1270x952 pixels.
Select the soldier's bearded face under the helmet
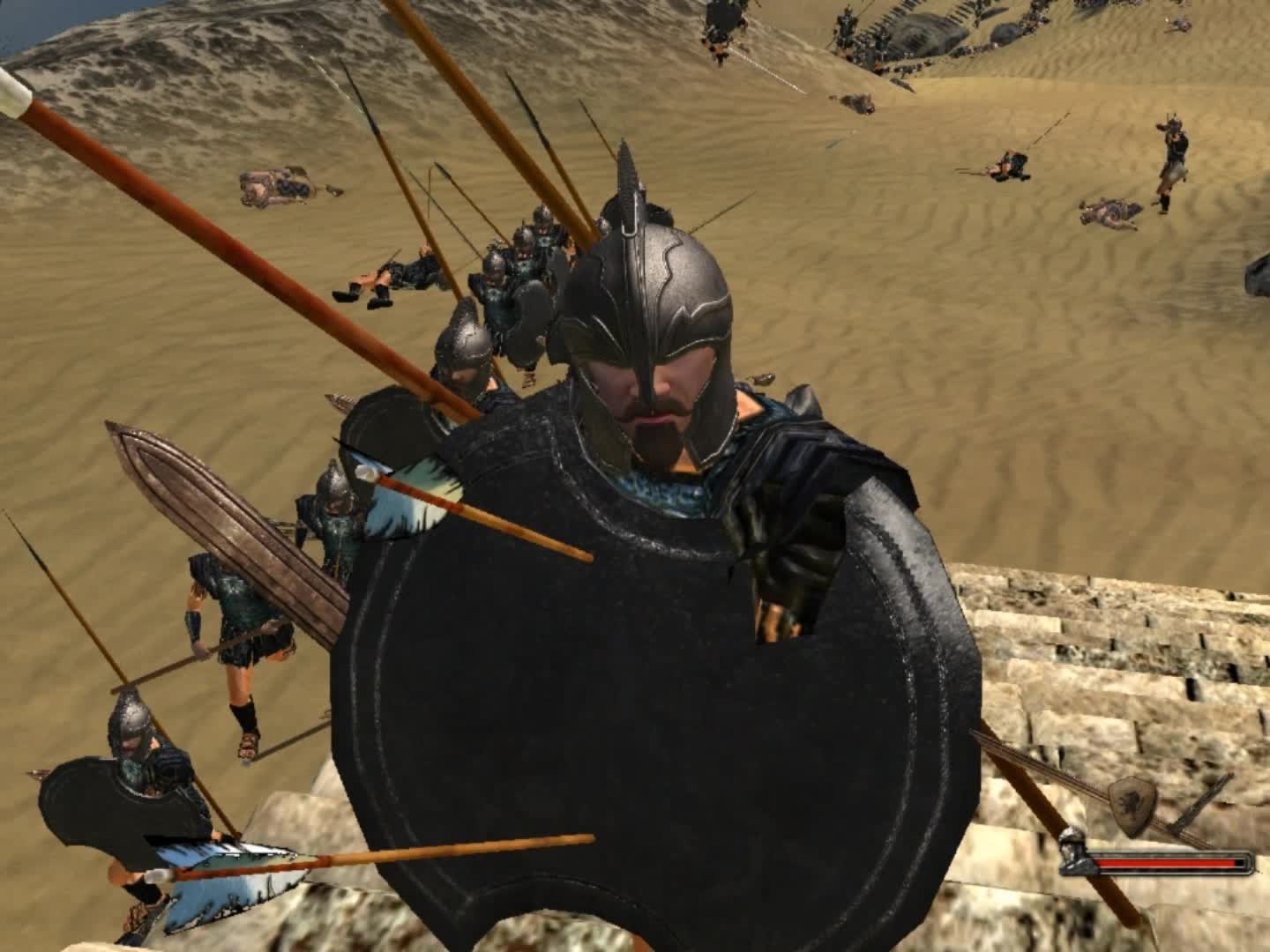(653, 405)
